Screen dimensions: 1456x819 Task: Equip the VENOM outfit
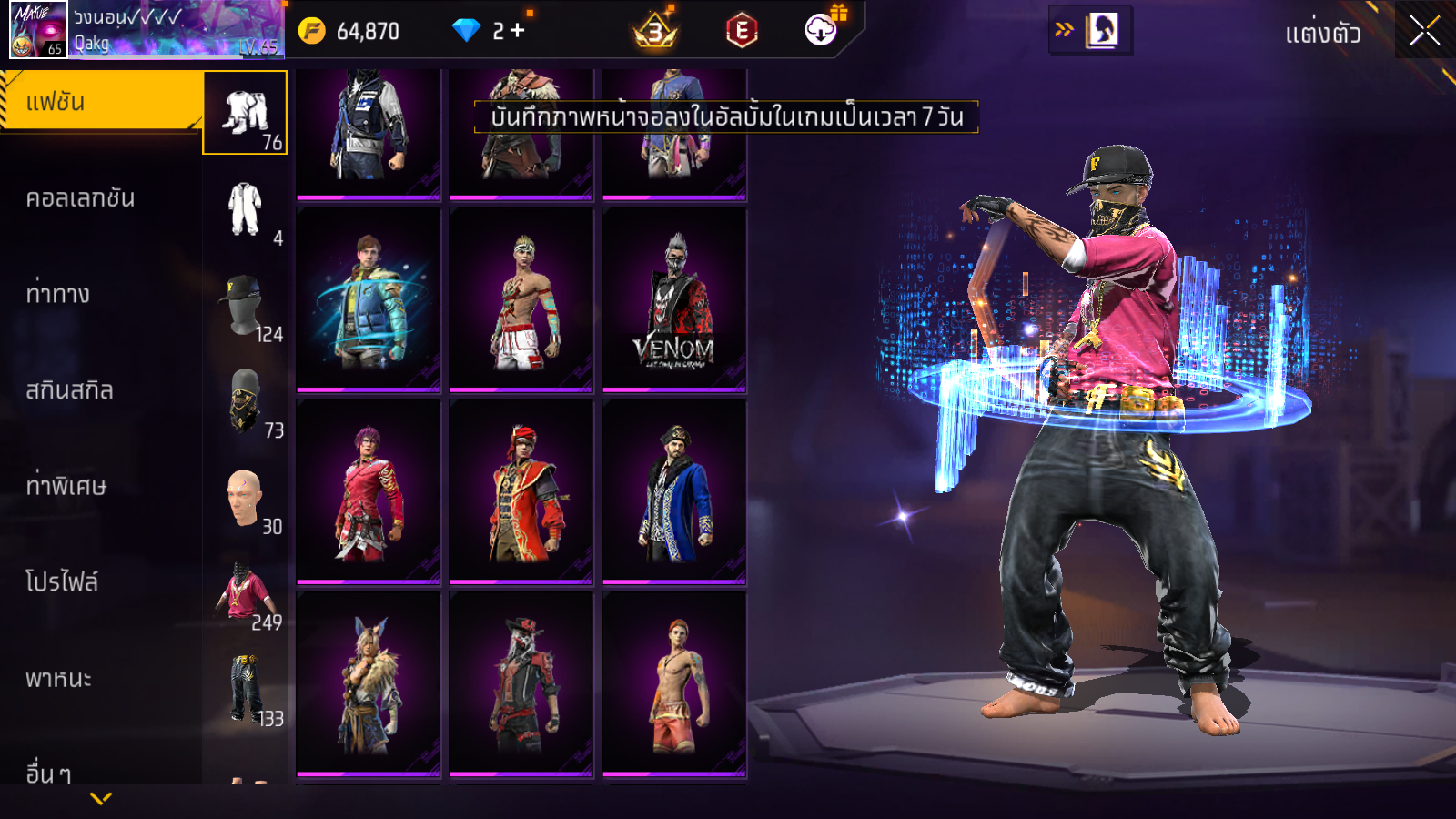(x=674, y=301)
